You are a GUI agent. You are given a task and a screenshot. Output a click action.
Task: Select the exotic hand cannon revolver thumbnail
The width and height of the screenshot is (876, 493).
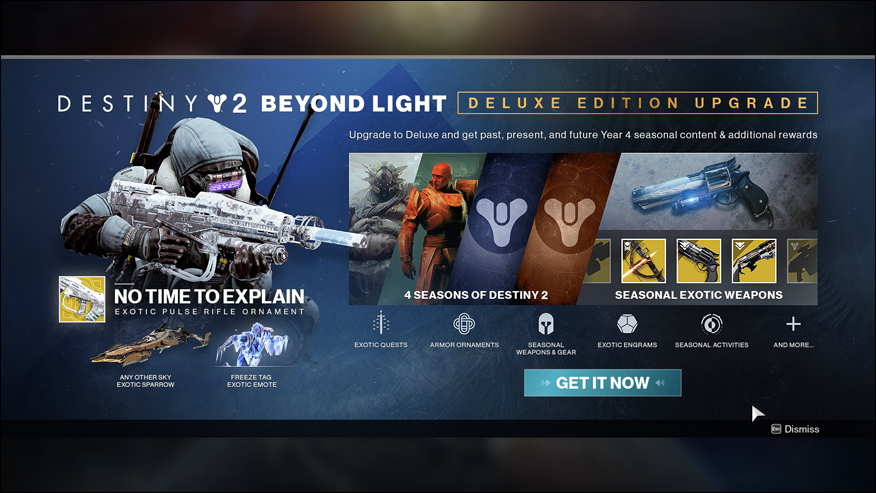698,260
